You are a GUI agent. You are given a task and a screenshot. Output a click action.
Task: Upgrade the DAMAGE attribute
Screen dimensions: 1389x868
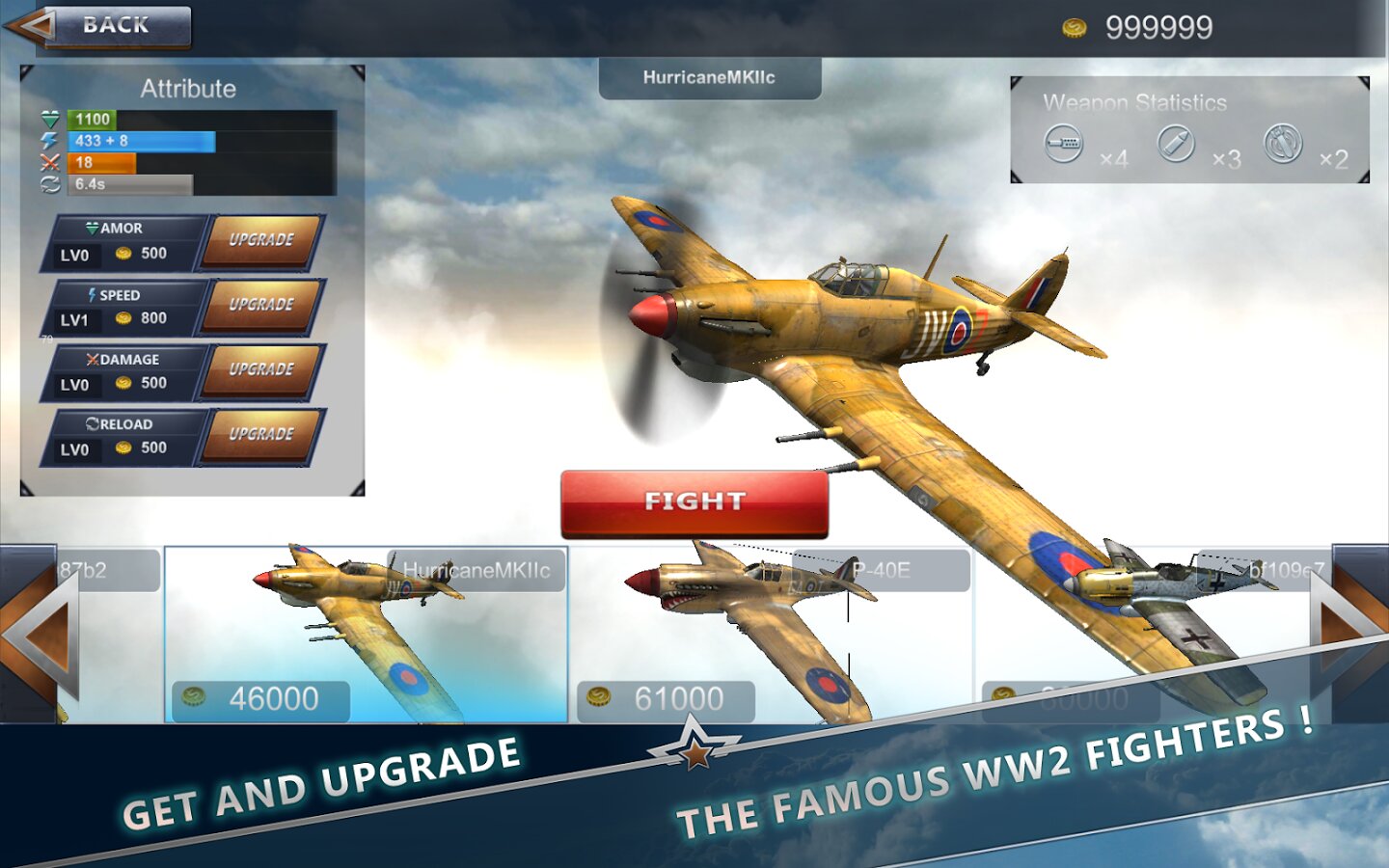click(261, 369)
